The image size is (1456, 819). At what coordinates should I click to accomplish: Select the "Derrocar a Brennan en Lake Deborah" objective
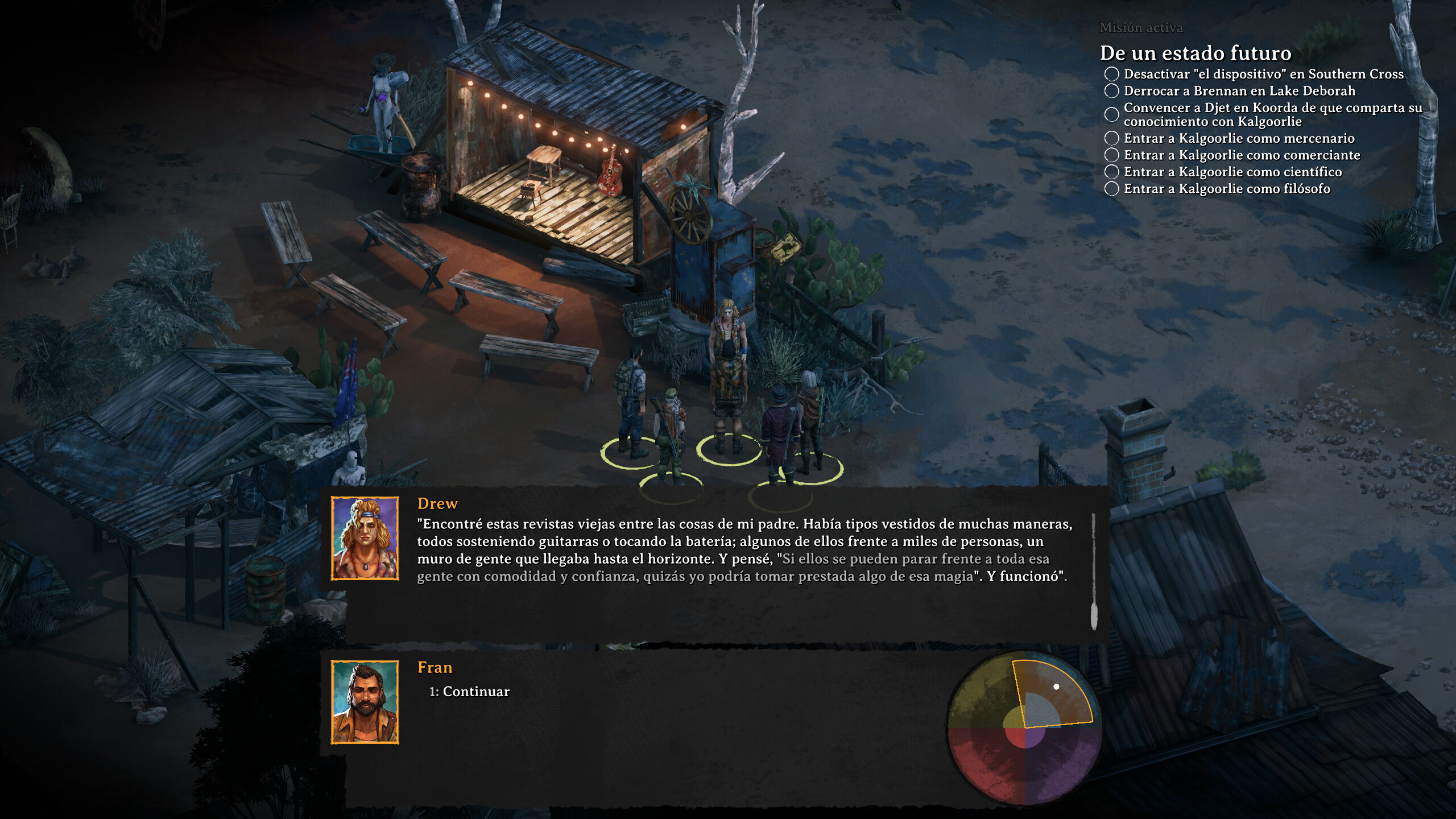click(1239, 91)
